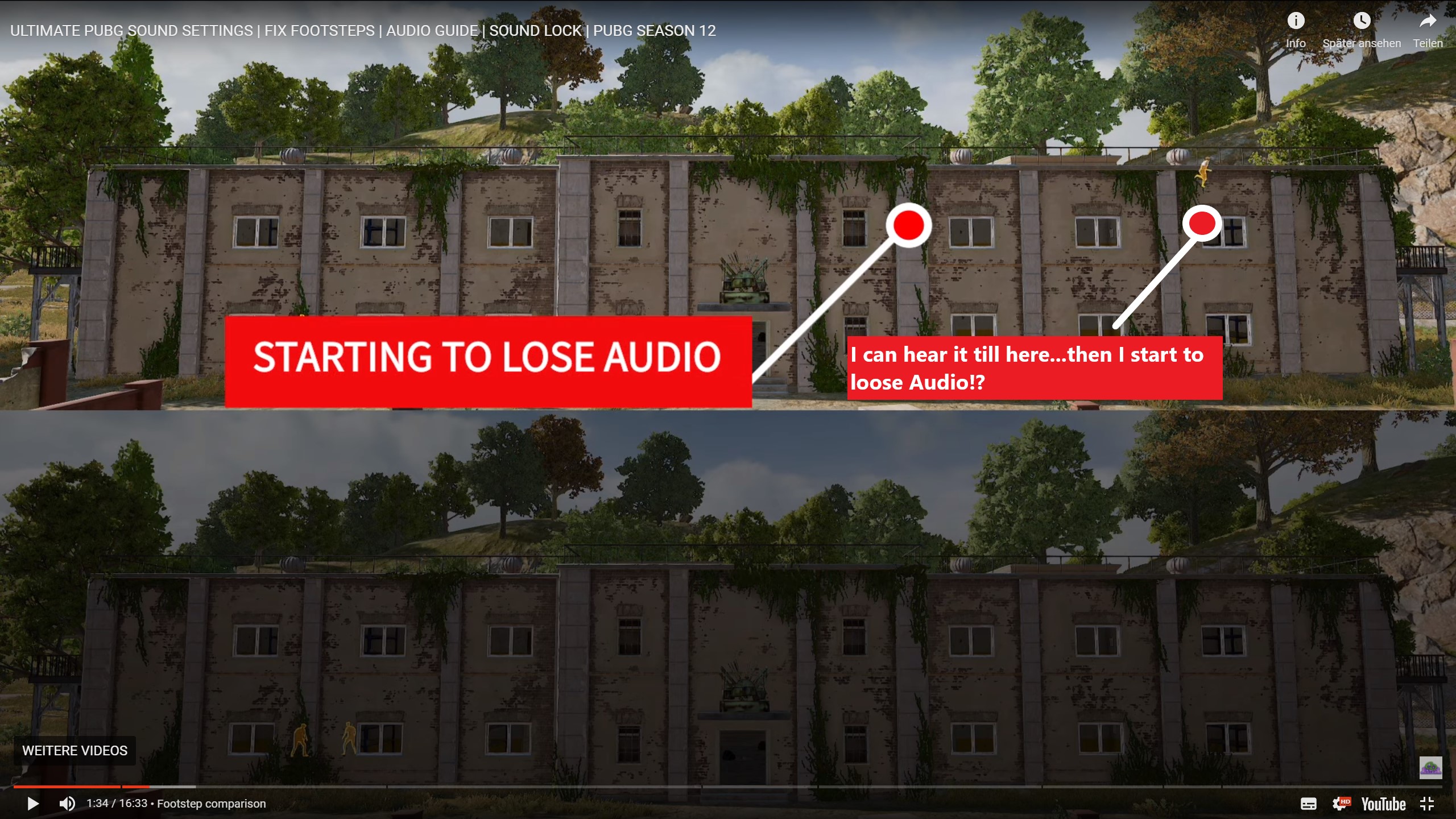Expand the WEITERE VIDEOS list
The image size is (1456, 819).
click(74, 751)
